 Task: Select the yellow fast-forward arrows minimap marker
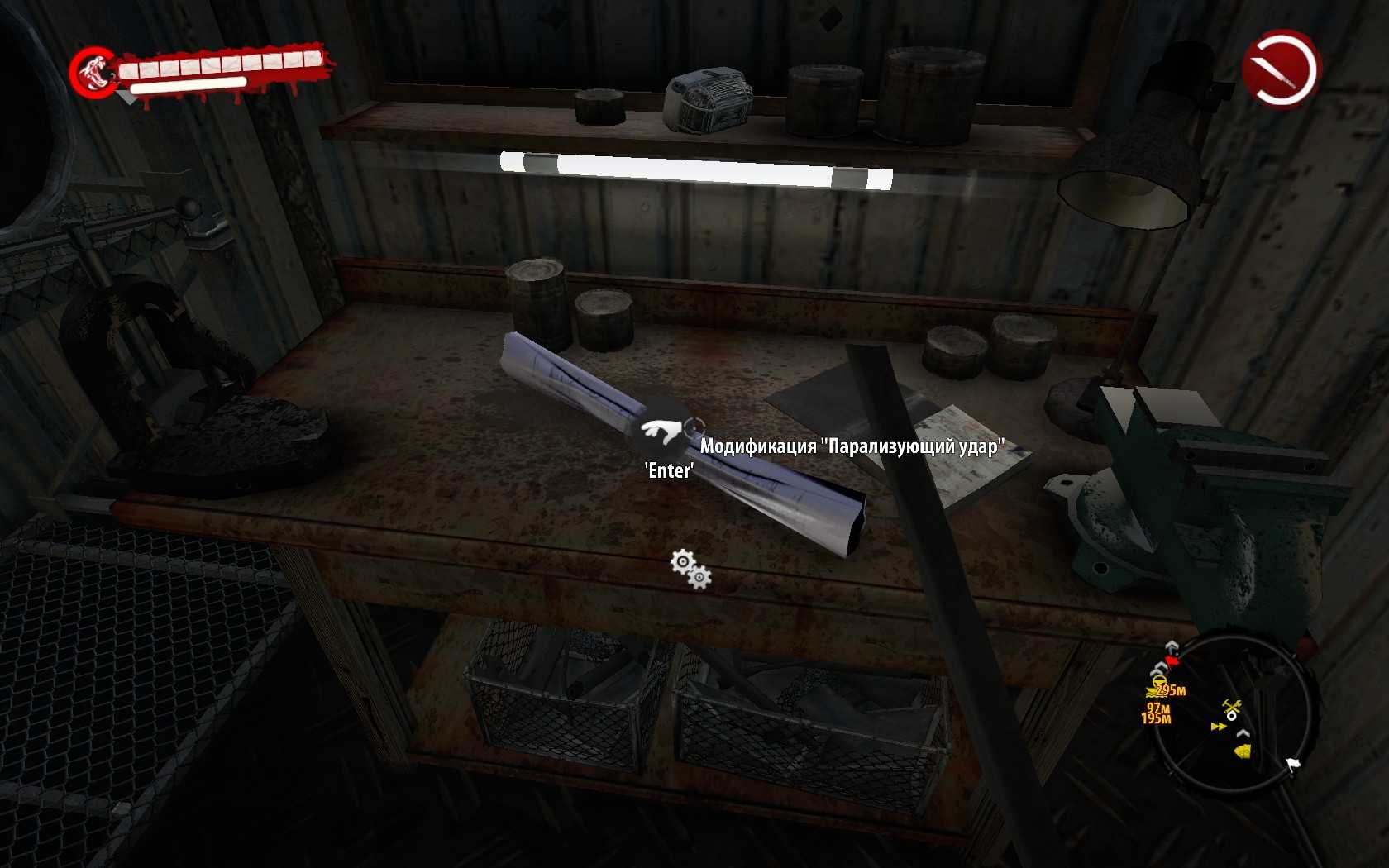click(1218, 727)
